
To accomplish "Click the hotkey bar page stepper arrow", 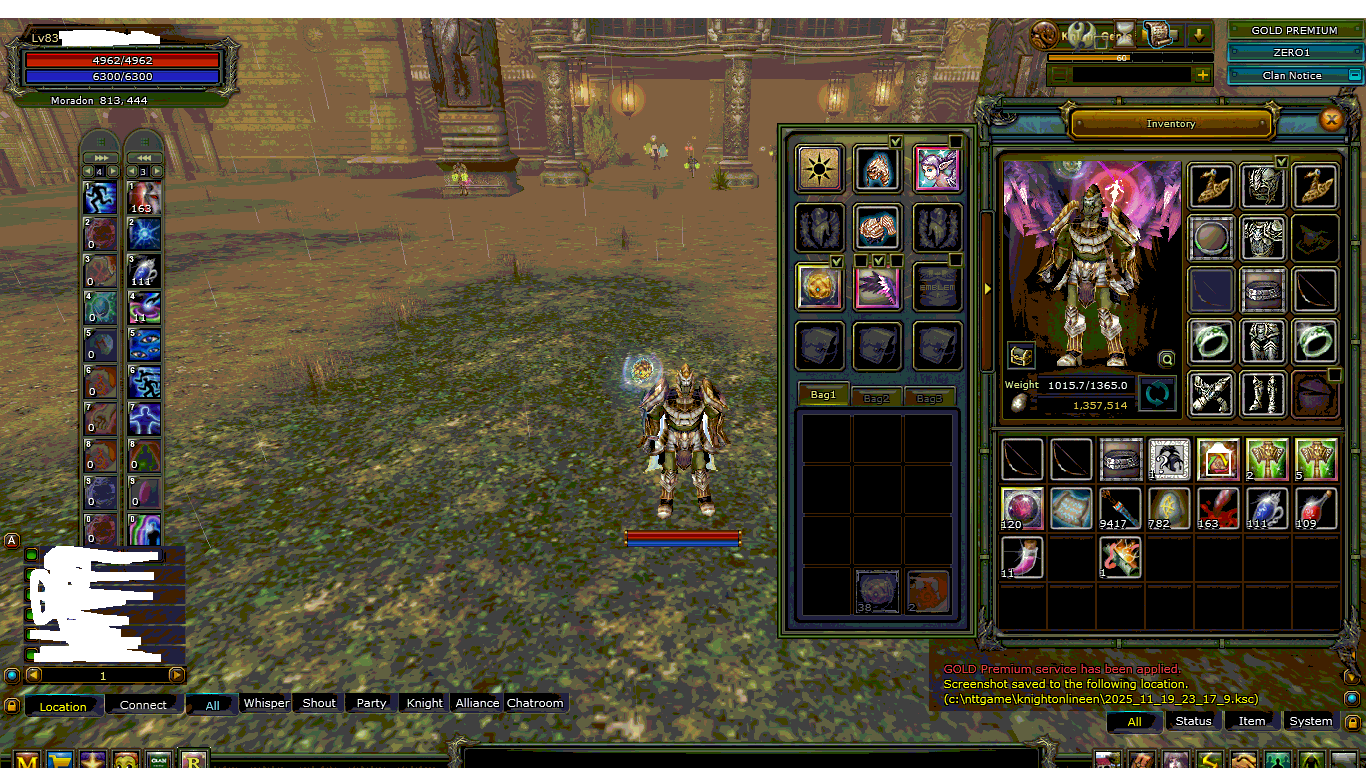I will pos(176,675).
